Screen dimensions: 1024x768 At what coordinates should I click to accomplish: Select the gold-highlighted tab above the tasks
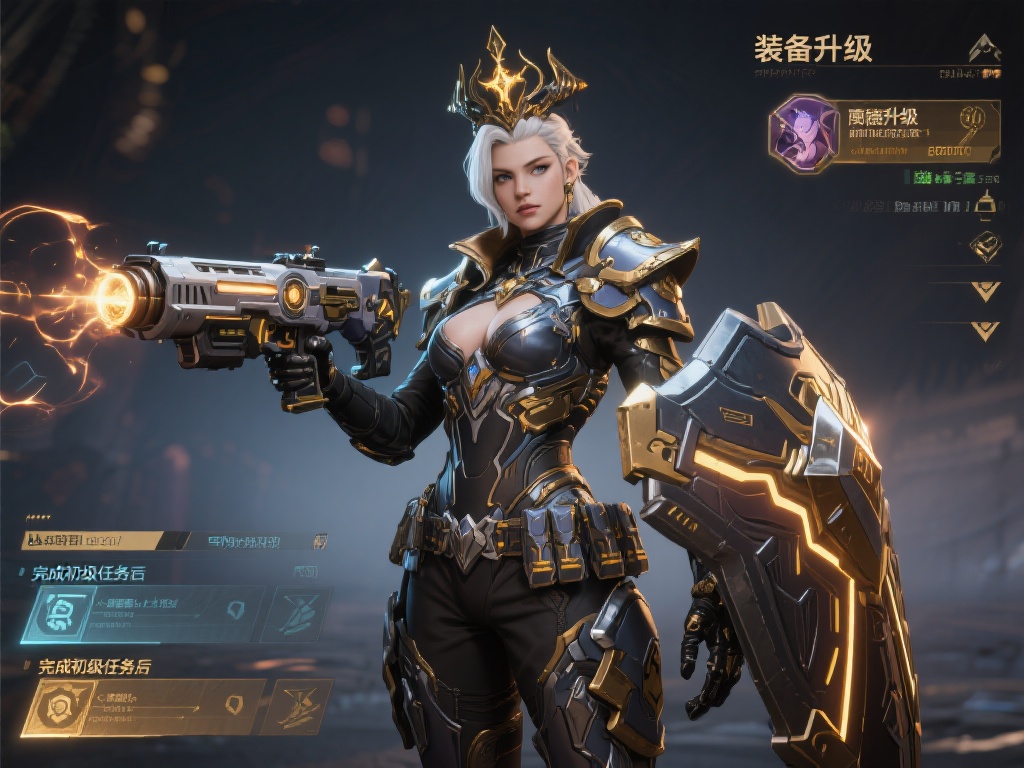[x=92, y=540]
